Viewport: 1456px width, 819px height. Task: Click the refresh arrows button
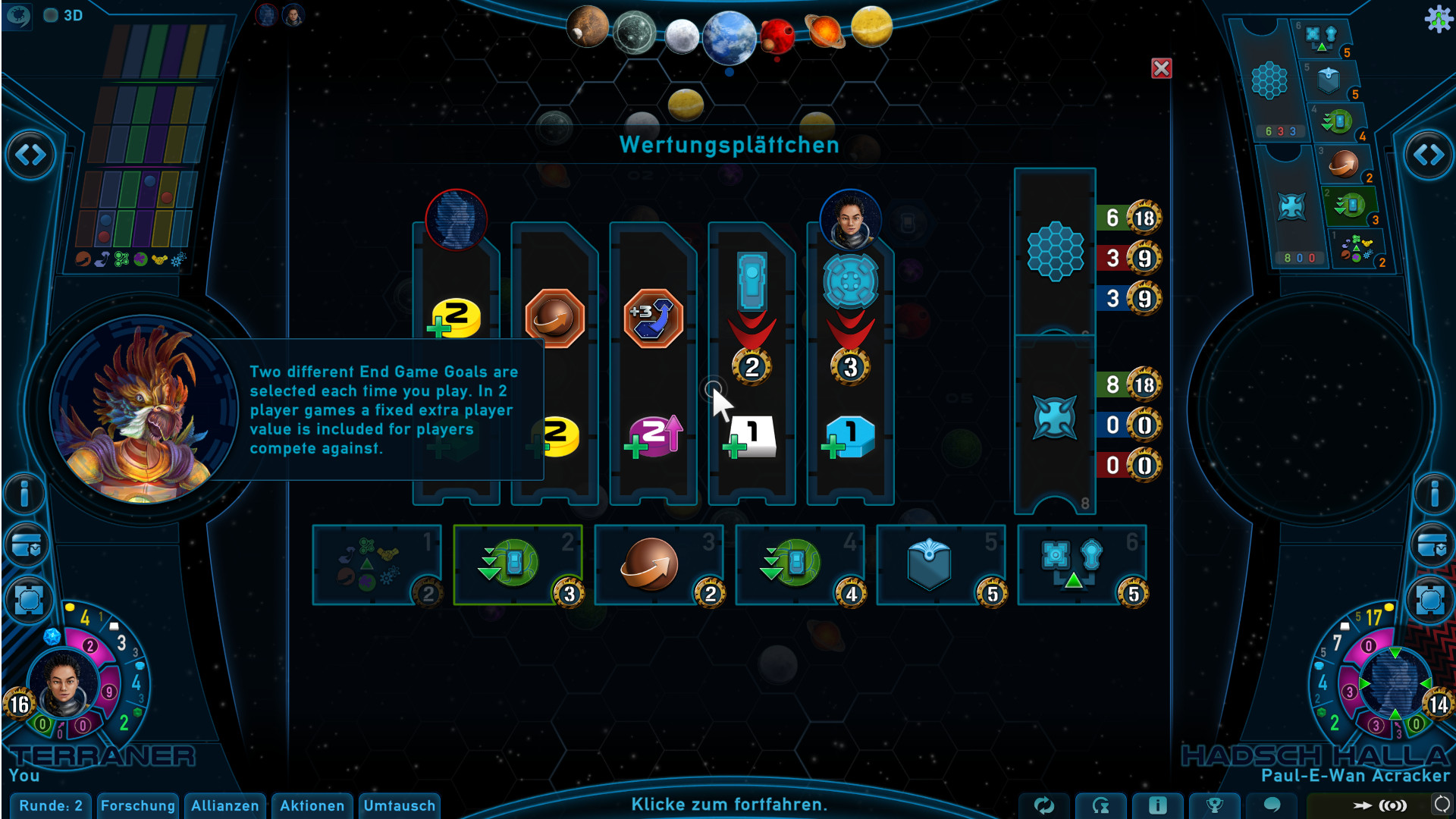[x=1044, y=805]
